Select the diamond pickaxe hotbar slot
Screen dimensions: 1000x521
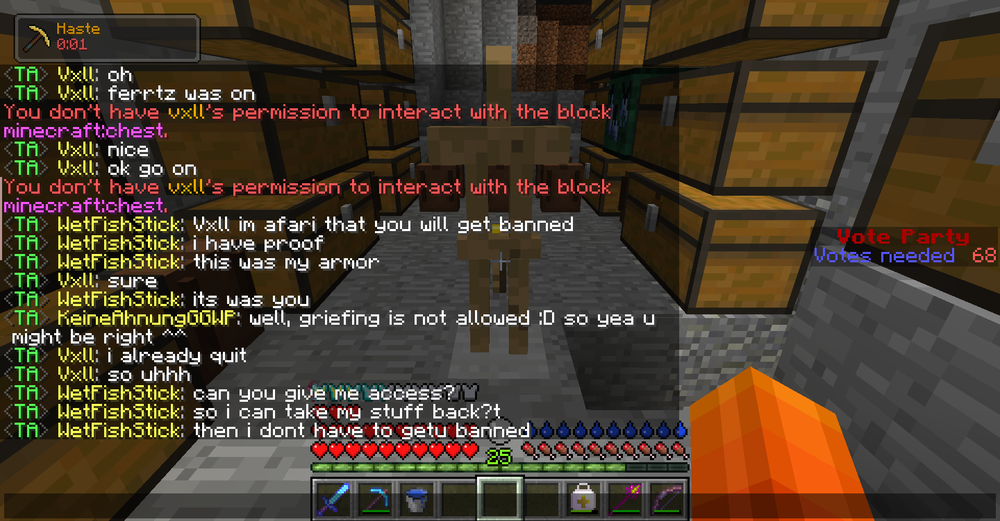point(375,498)
